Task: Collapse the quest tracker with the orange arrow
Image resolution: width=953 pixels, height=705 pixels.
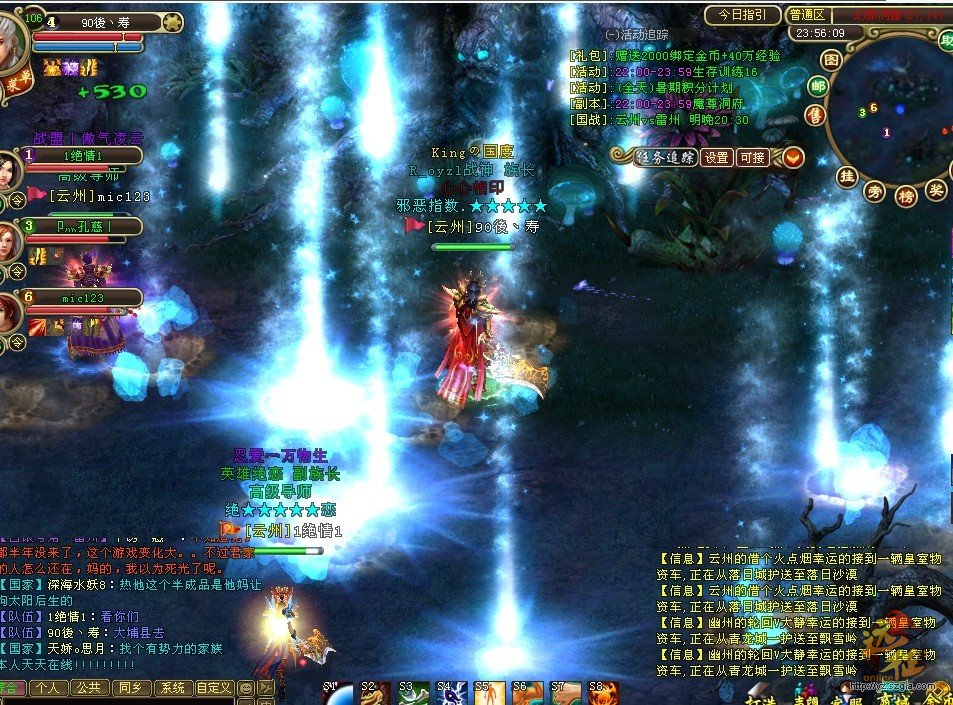Action: coord(792,157)
